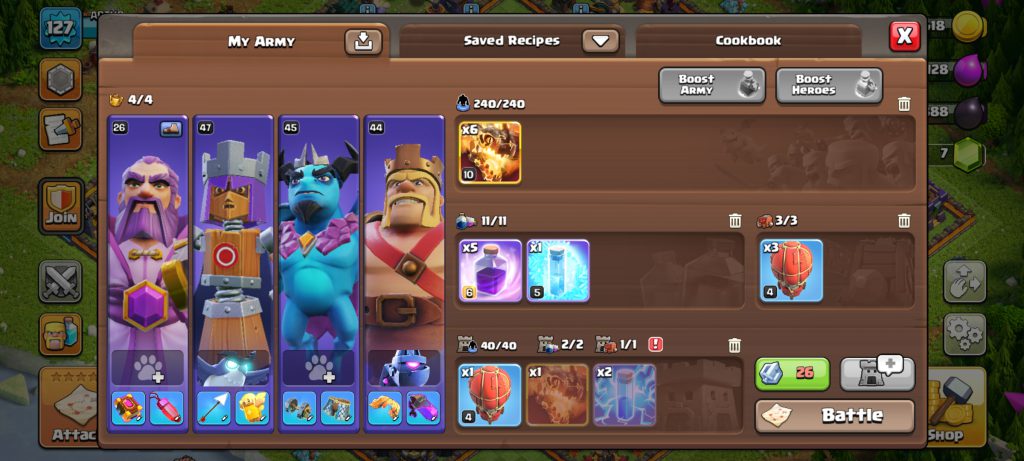Activate the Boost Heroes button
This screenshot has width=1024, height=461.
click(x=829, y=86)
